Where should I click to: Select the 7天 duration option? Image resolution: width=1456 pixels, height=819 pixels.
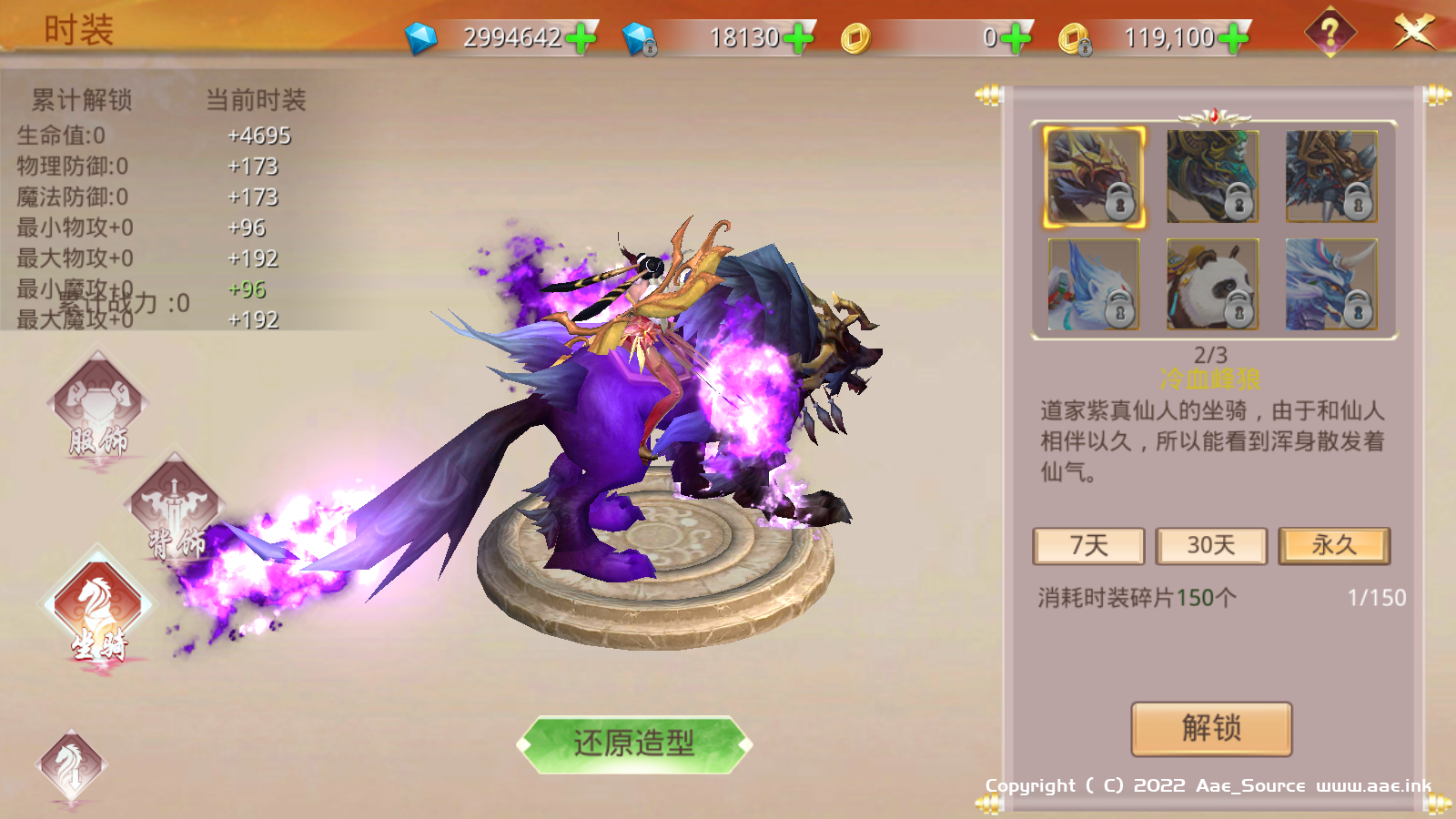coord(1089,546)
